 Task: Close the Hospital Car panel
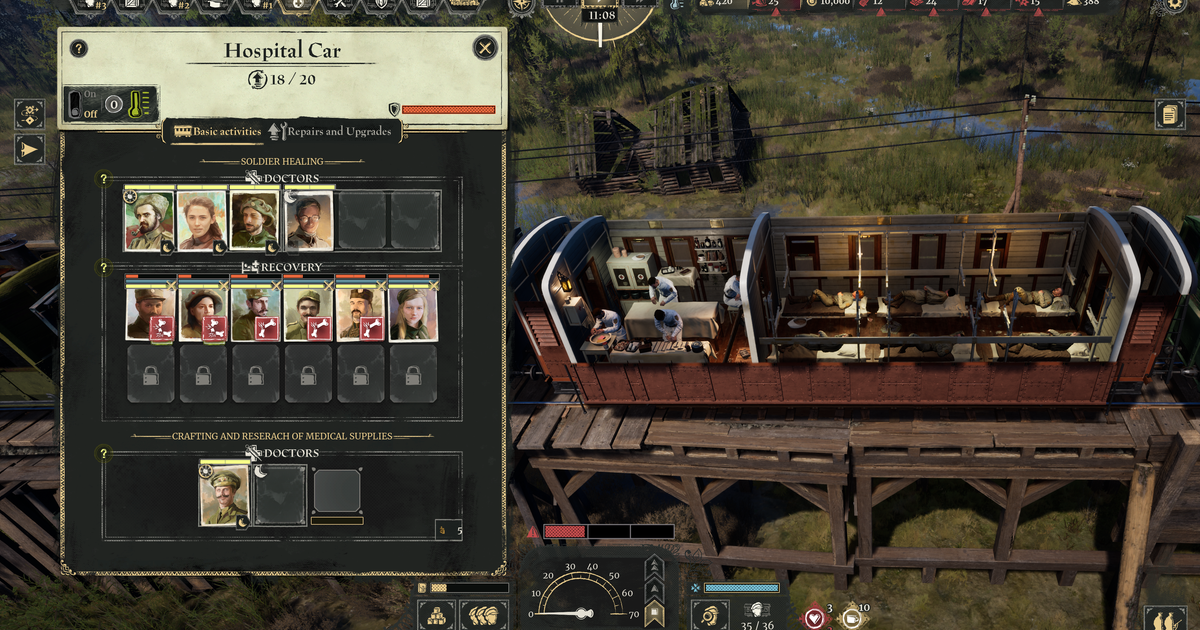(x=485, y=48)
